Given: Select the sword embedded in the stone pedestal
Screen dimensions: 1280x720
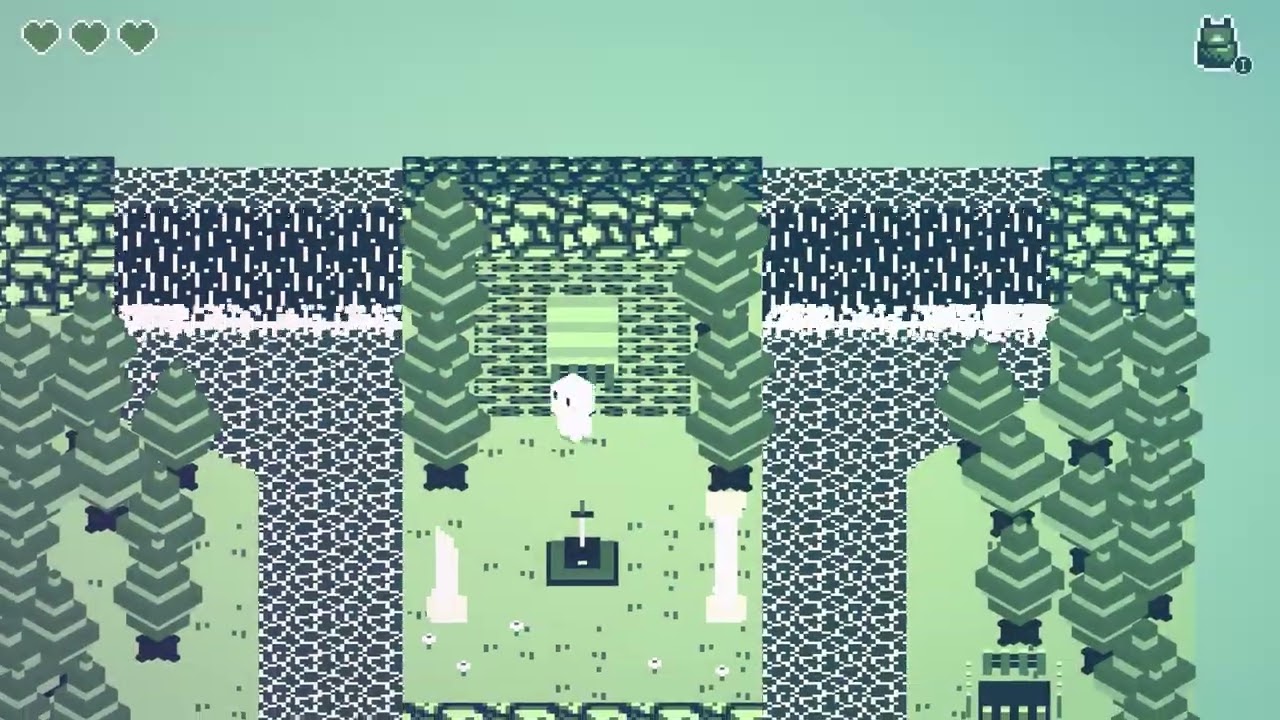Looking at the screenshot, I should 582,515.
